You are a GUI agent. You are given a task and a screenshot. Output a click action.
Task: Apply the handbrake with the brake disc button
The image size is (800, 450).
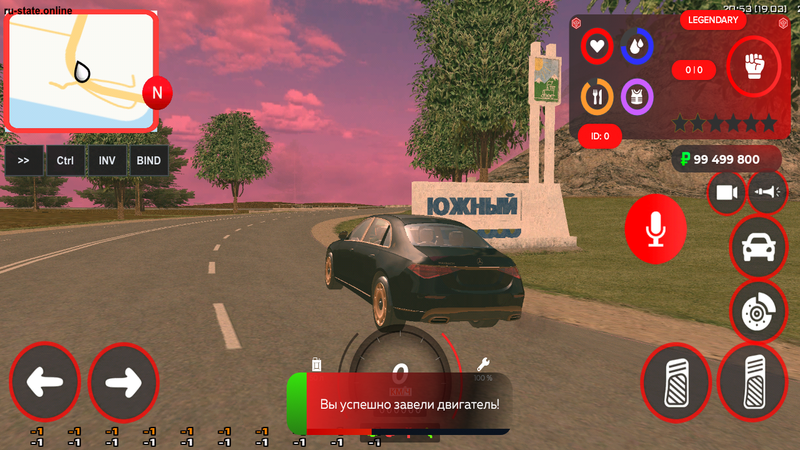759,310
